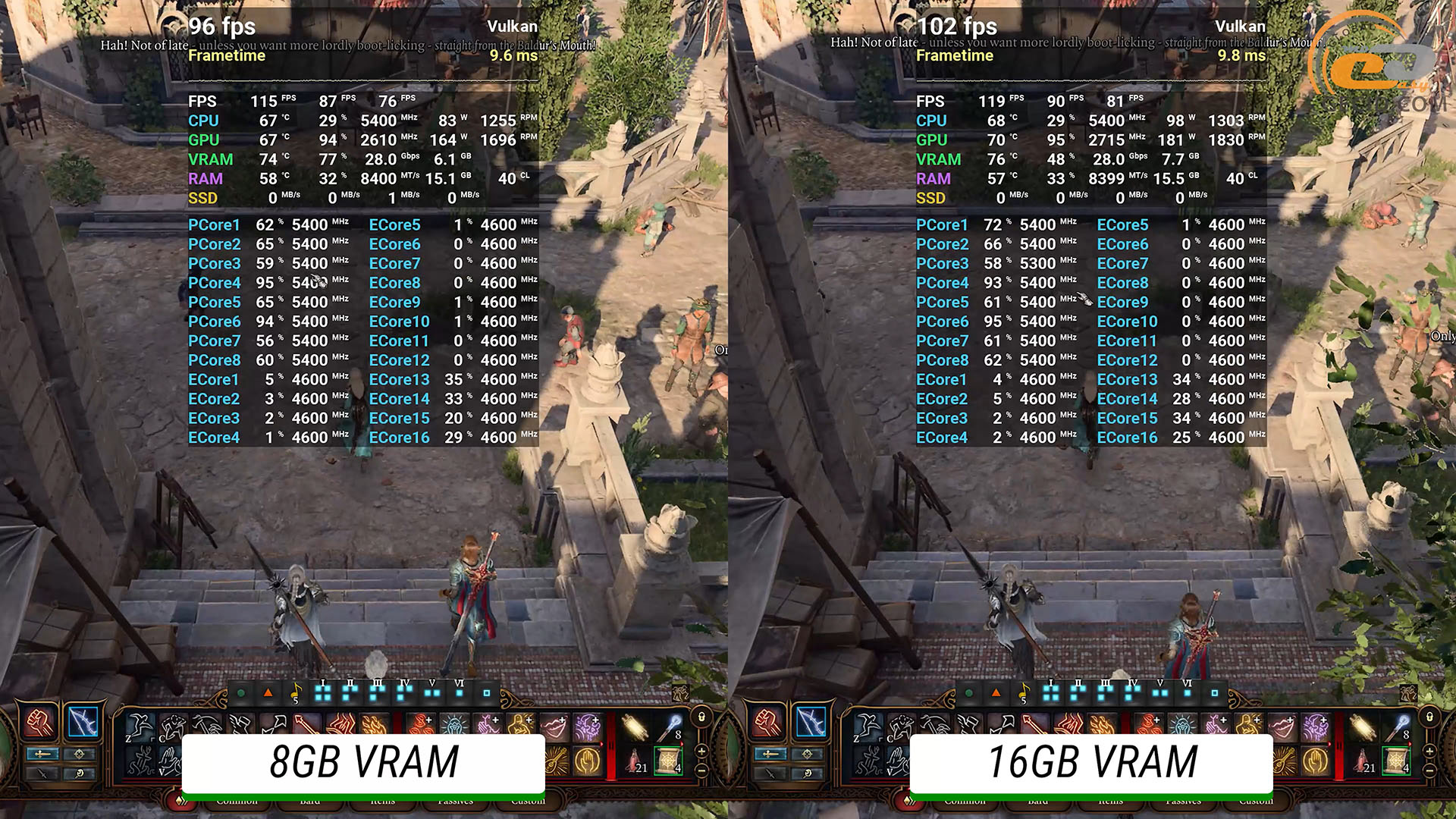Viewport: 1456px width, 819px height.
Task: Filter by orange bonus action triangle, 8GB view
Action: 268,692
